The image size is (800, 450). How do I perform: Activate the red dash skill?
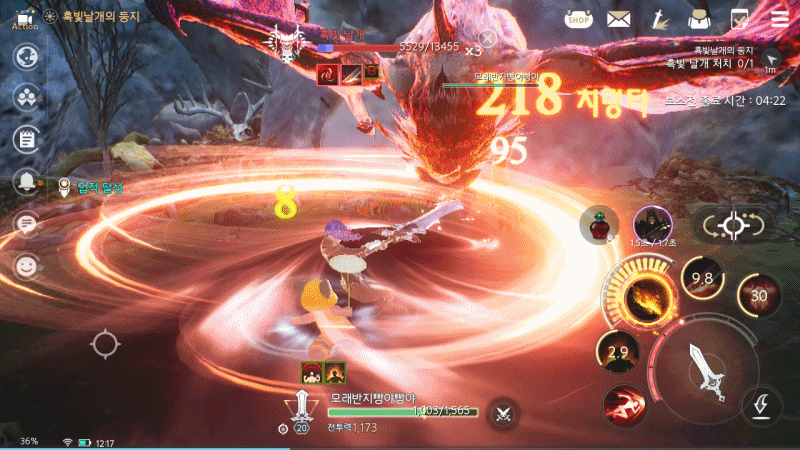623,404
